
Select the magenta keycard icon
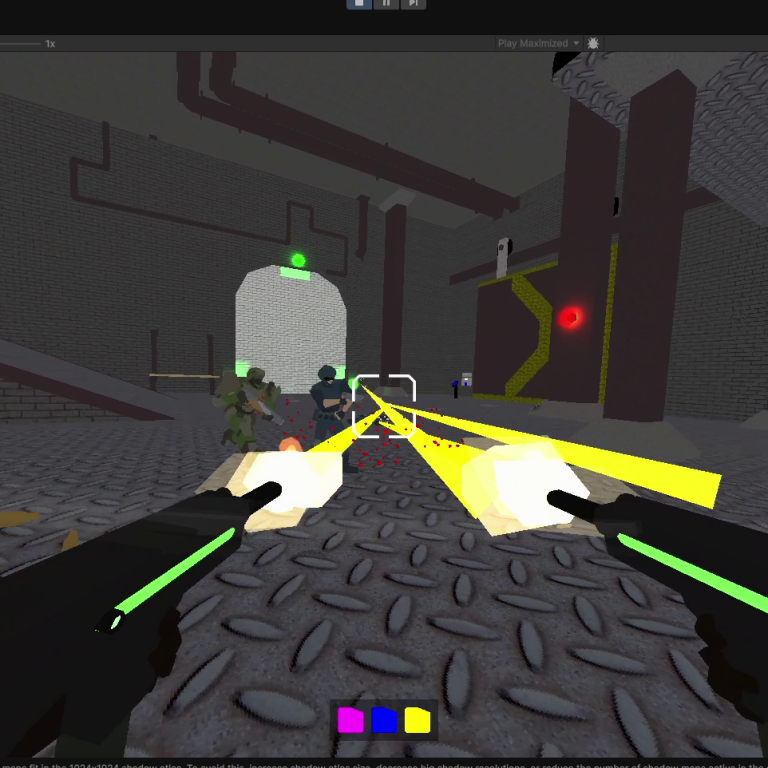pos(351,720)
